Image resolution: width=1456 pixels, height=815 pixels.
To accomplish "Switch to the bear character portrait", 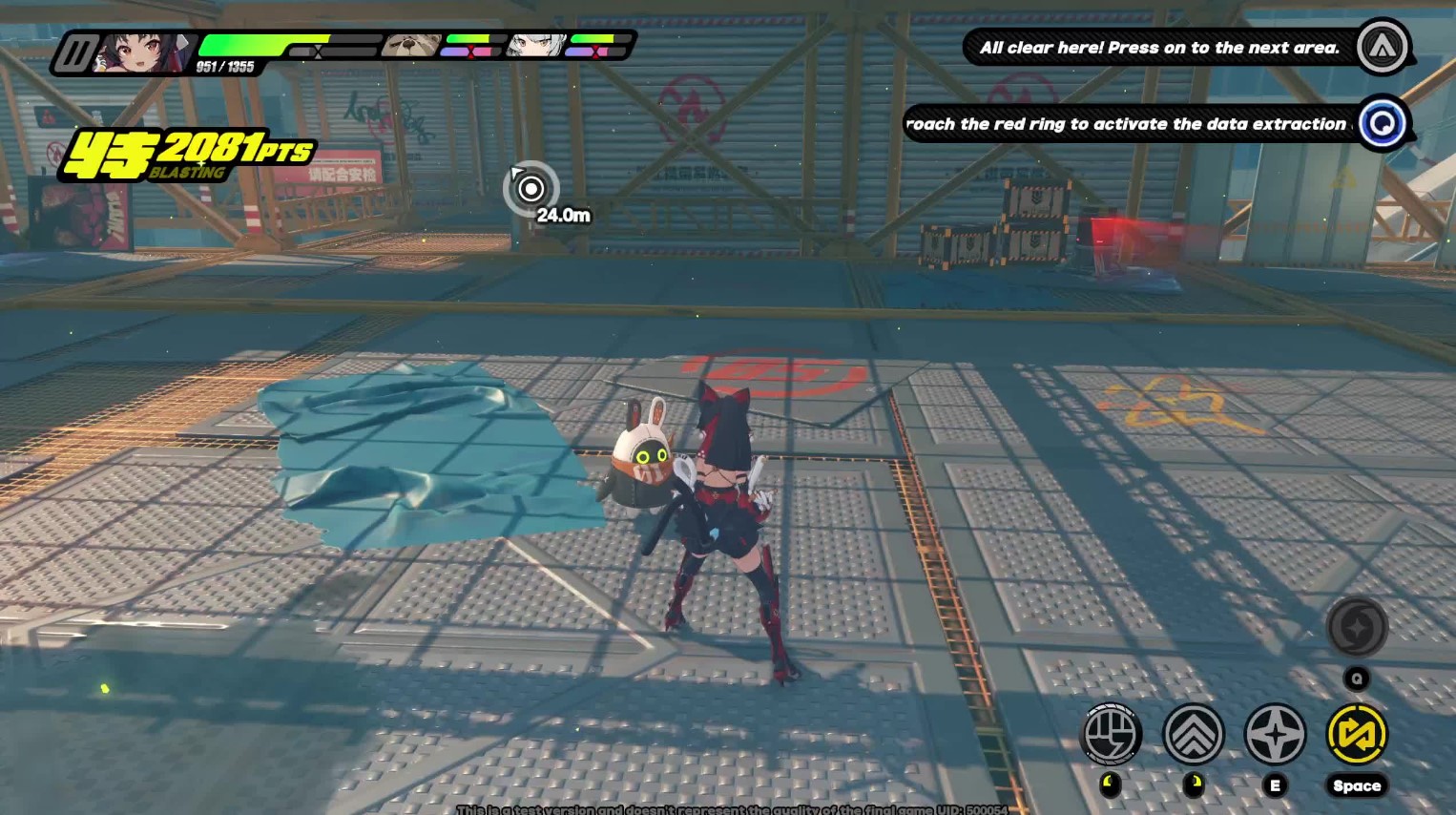I will 412,45.
